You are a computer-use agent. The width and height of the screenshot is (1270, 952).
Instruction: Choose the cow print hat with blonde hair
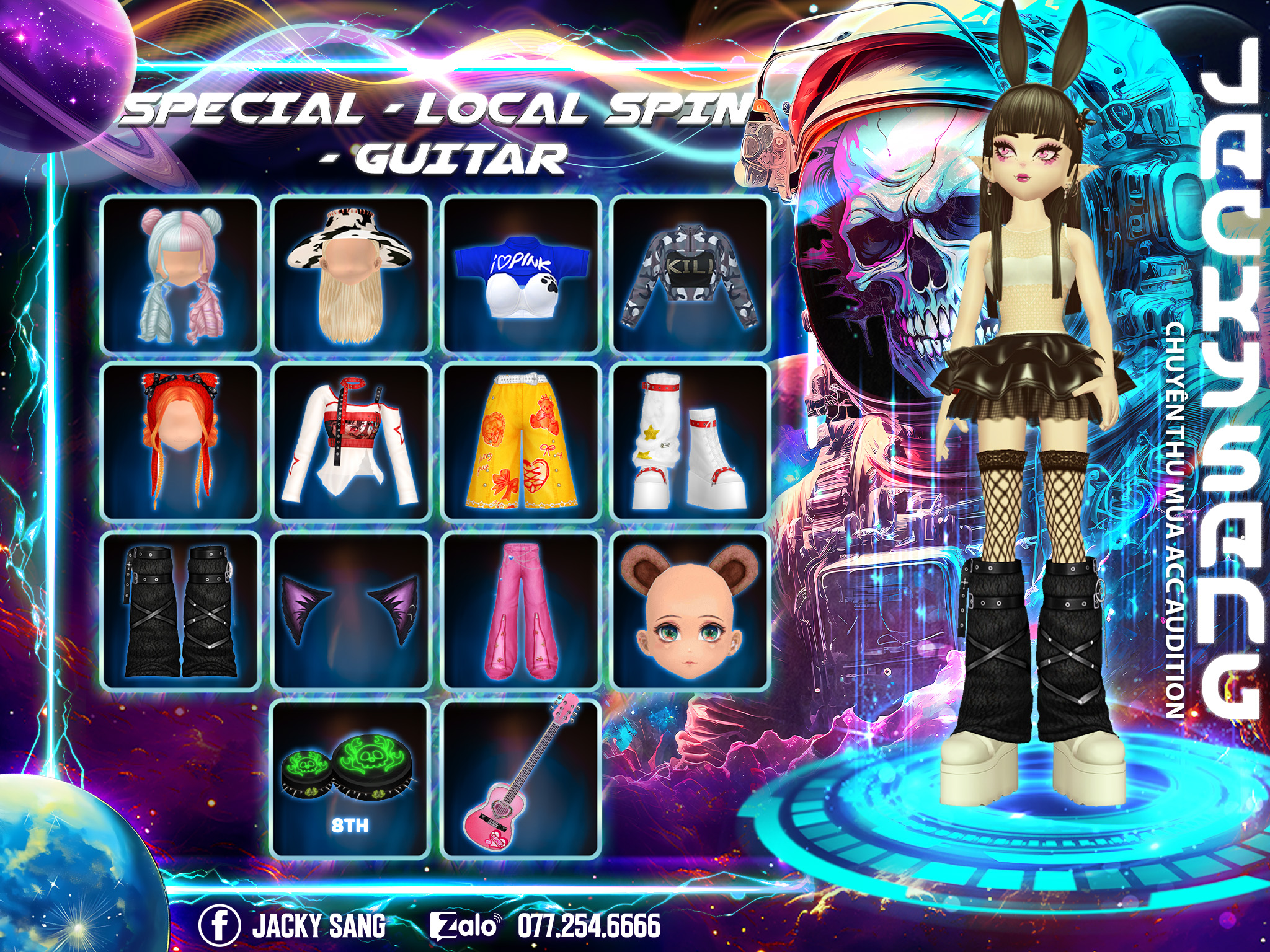[x=351, y=275]
